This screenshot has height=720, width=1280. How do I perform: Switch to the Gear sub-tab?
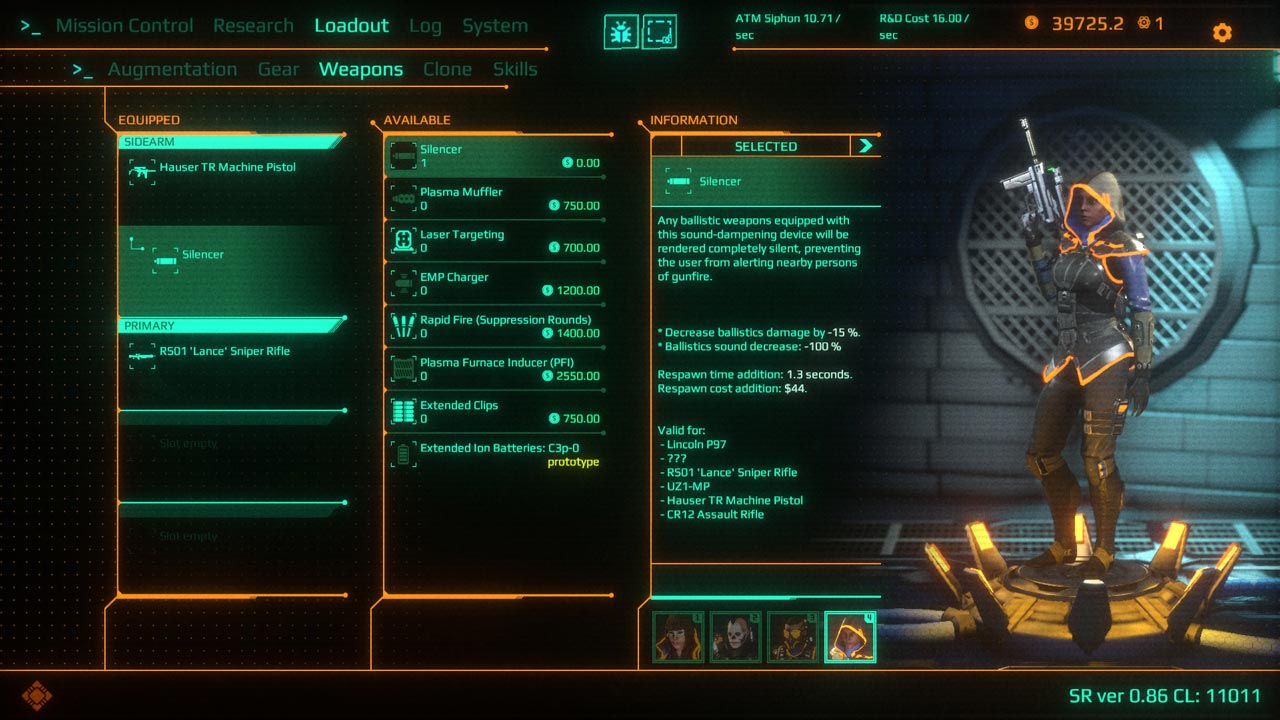278,69
